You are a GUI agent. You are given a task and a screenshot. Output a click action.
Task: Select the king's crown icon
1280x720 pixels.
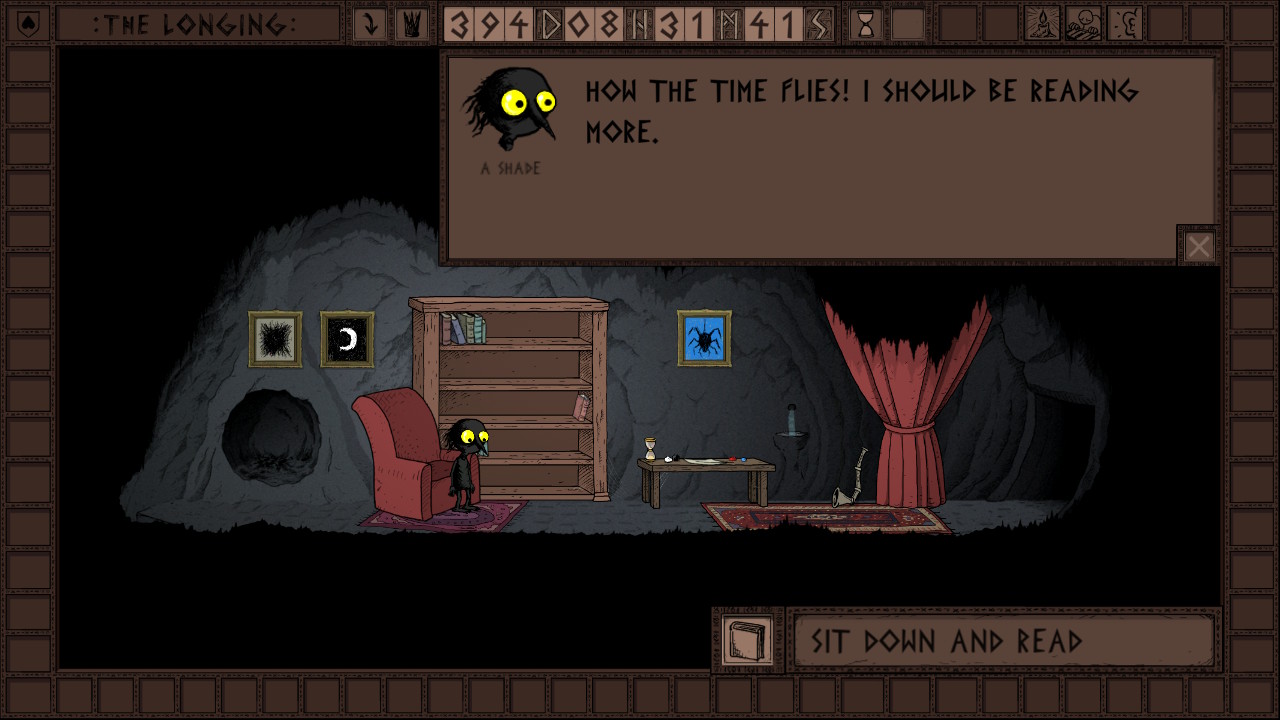pyautogui.click(x=410, y=24)
